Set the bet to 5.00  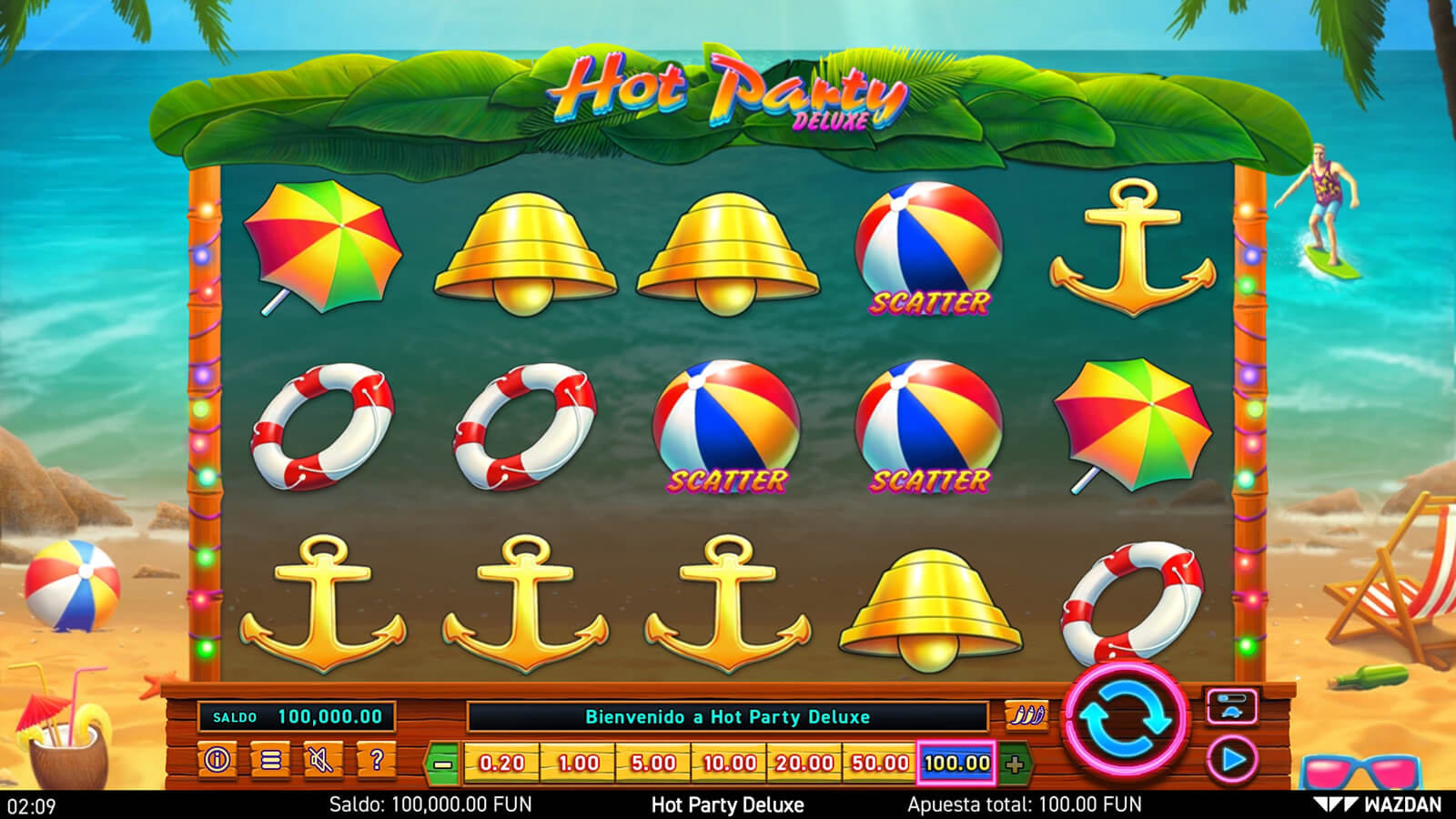coord(653,763)
